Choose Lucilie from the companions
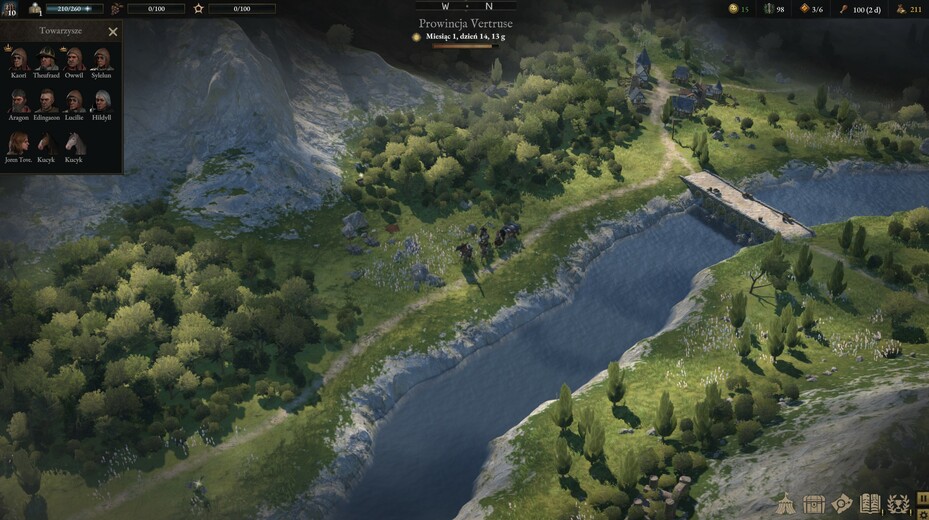 point(74,101)
